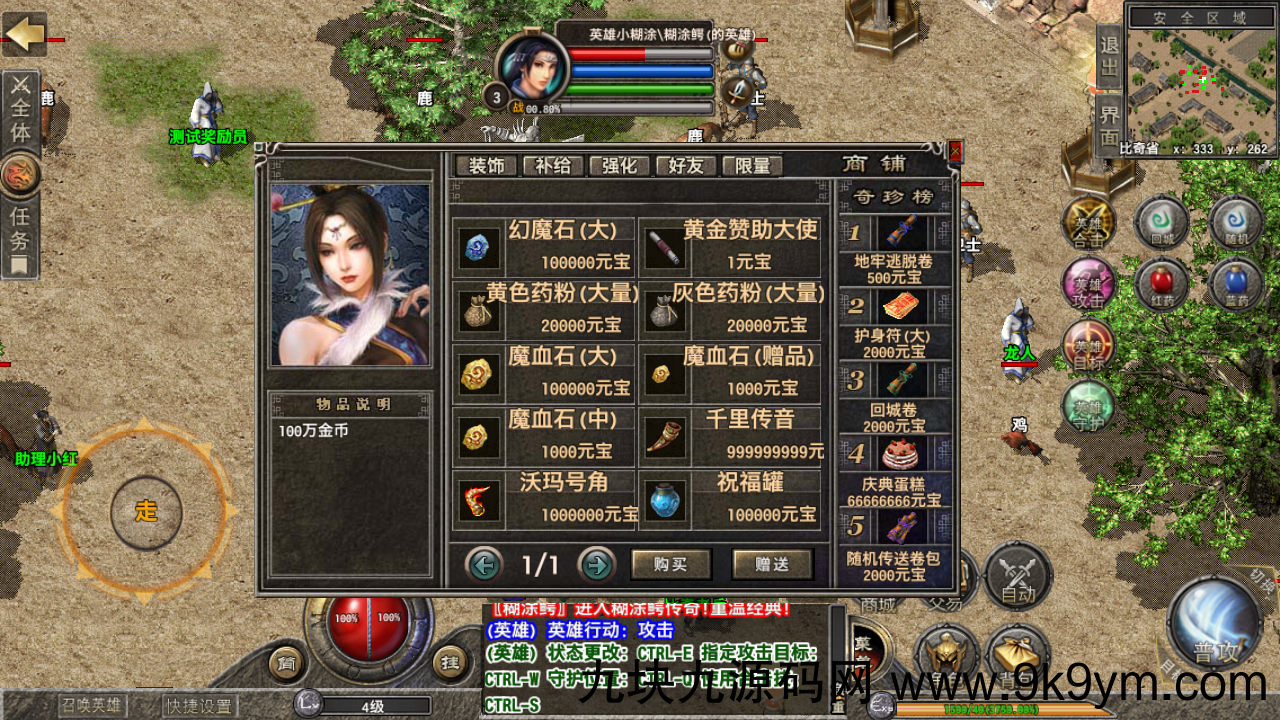Go to the next shop page arrow
The image size is (1280, 720).
coord(597,565)
